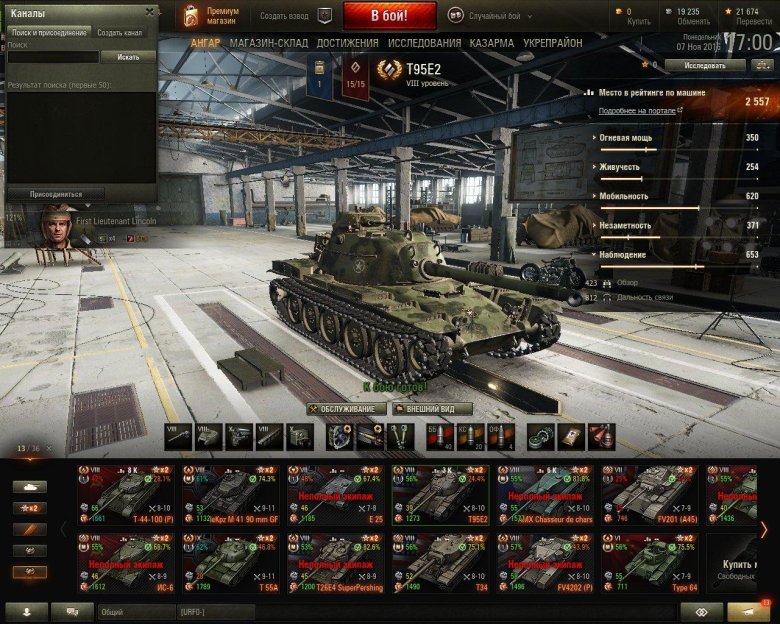Screen dimensions: 780x624
Task: Click the channel search input field
Action: [52, 57]
